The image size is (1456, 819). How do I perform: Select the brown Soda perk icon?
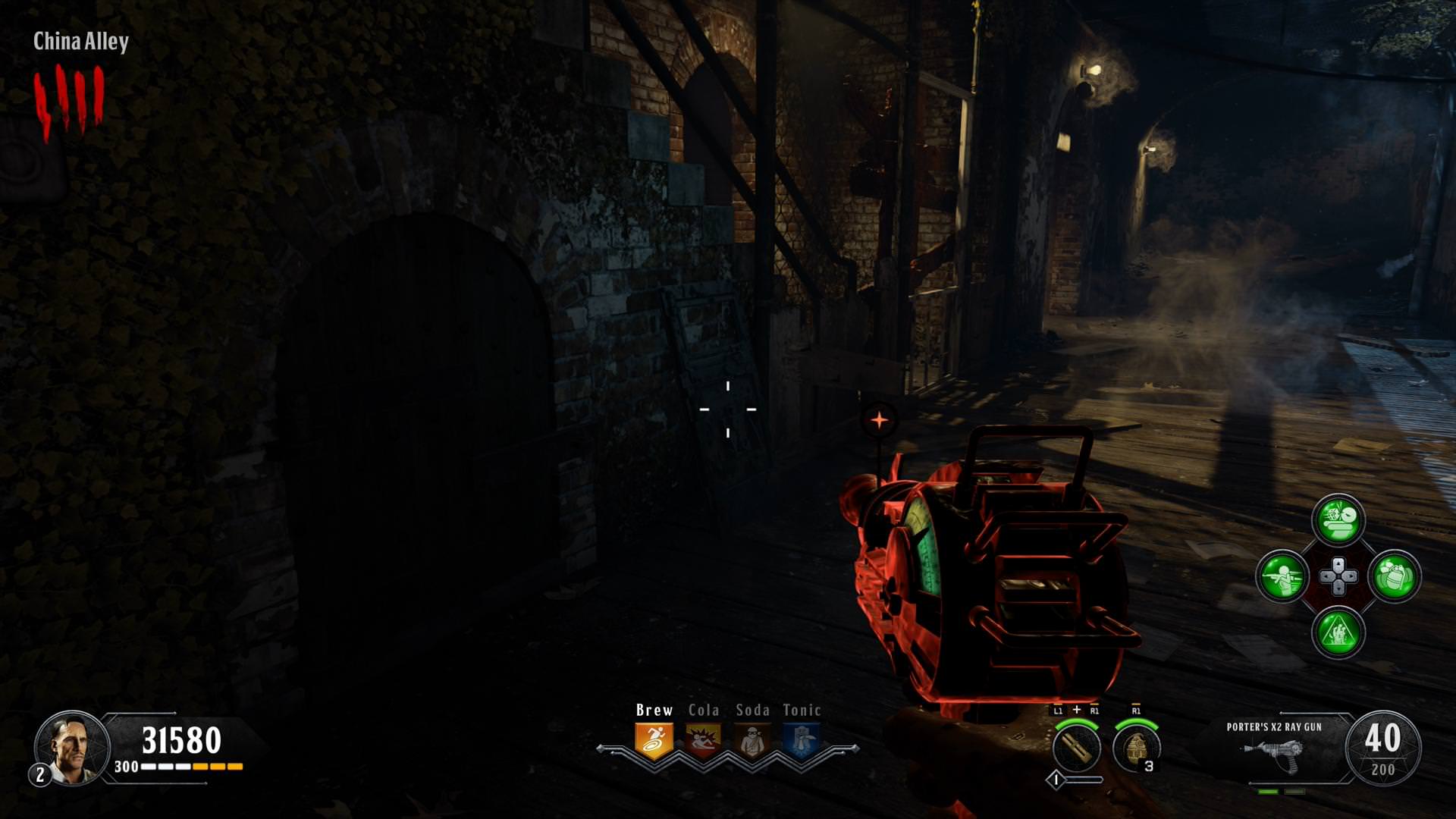pos(752,741)
